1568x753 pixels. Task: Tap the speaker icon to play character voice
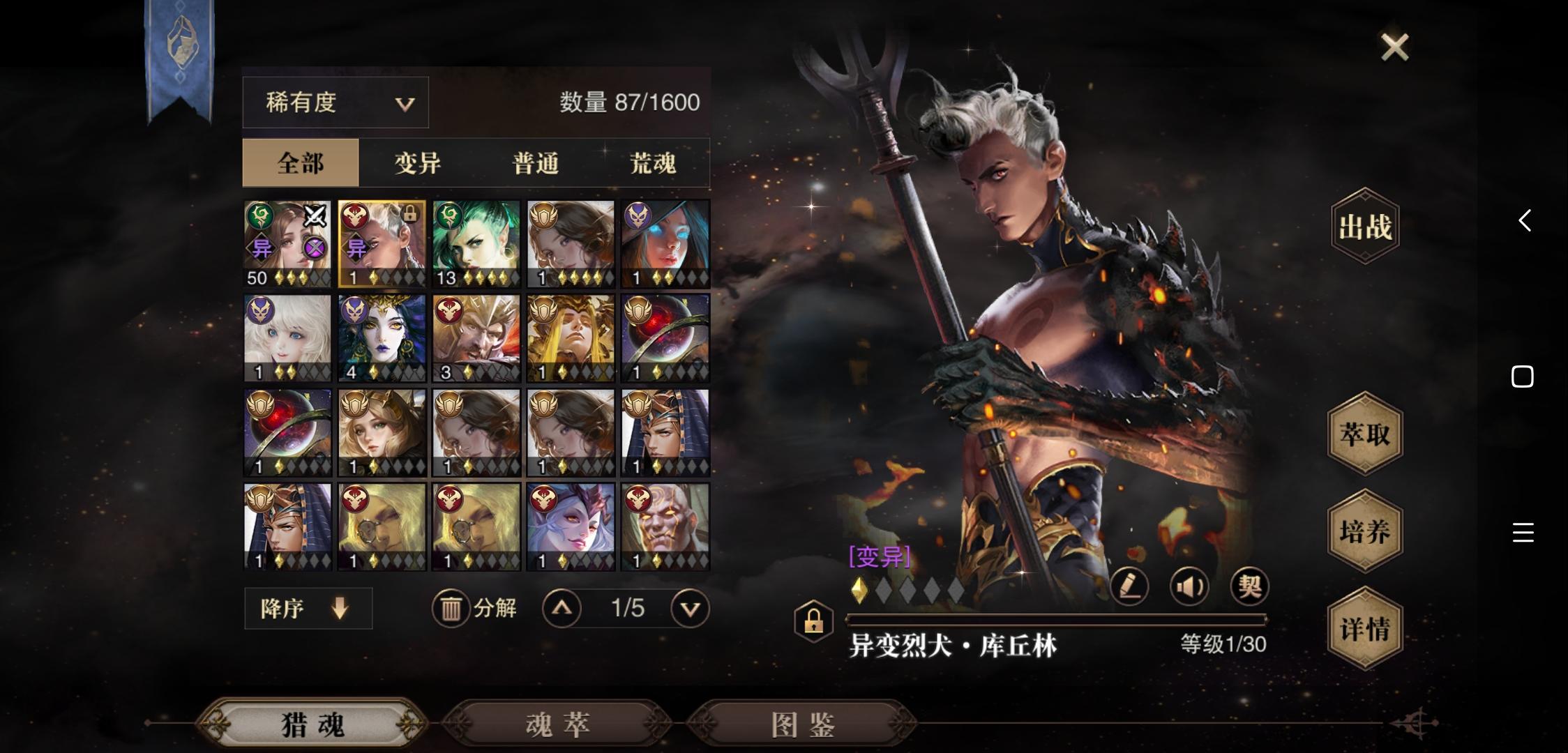[1189, 587]
